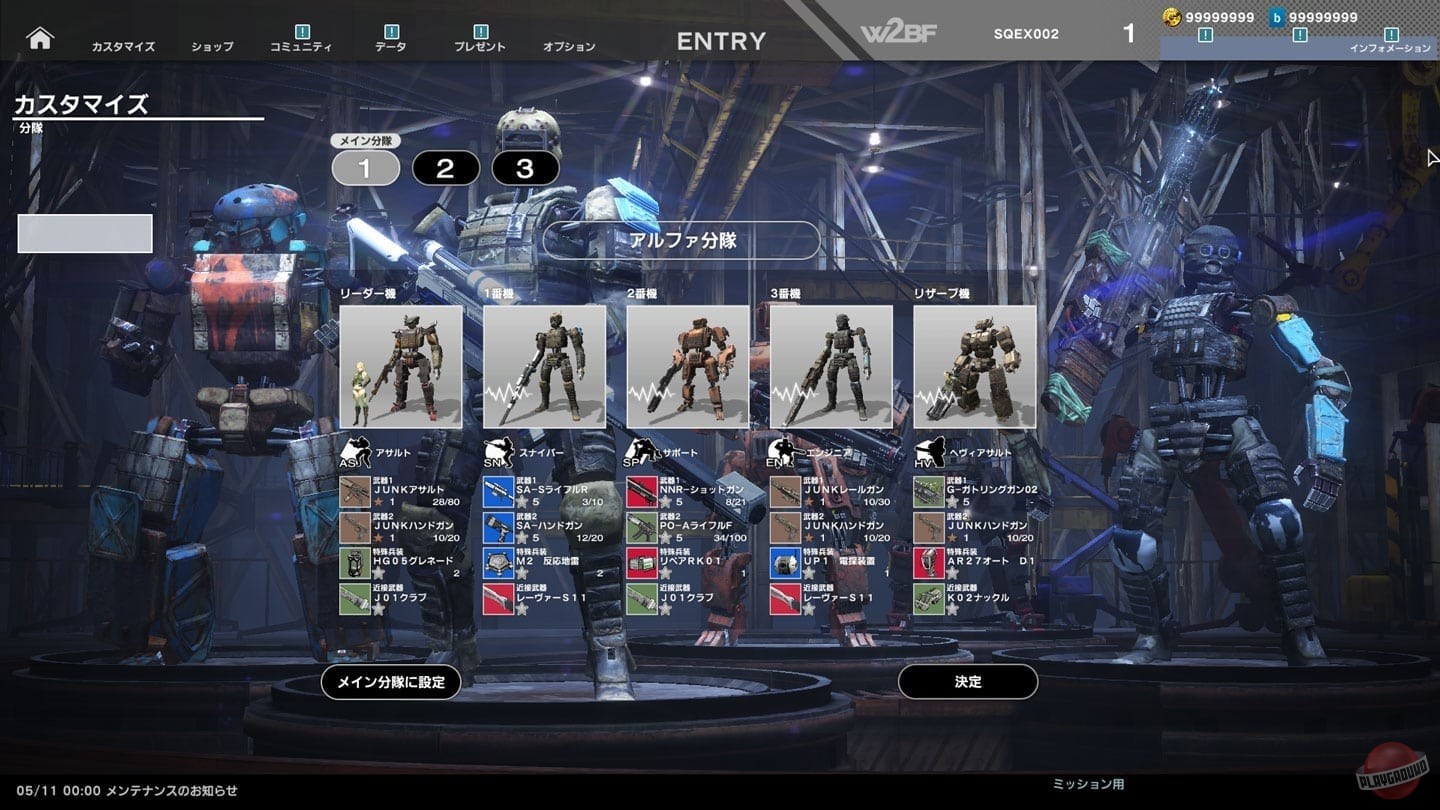Open the カスタマイズ menu
Image resolution: width=1440 pixels, height=810 pixels.
tap(123, 46)
